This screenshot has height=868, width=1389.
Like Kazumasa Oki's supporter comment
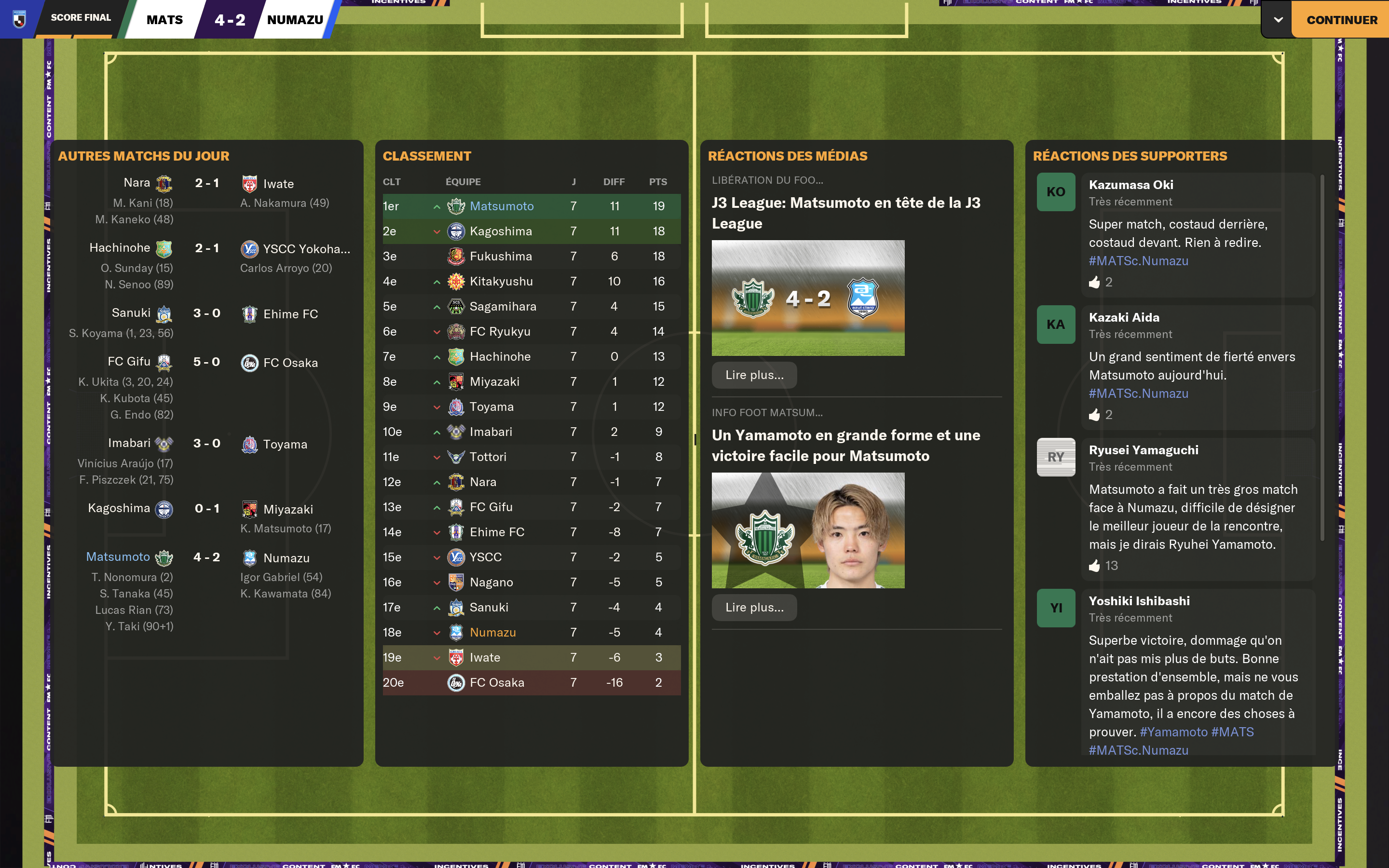(x=1094, y=283)
